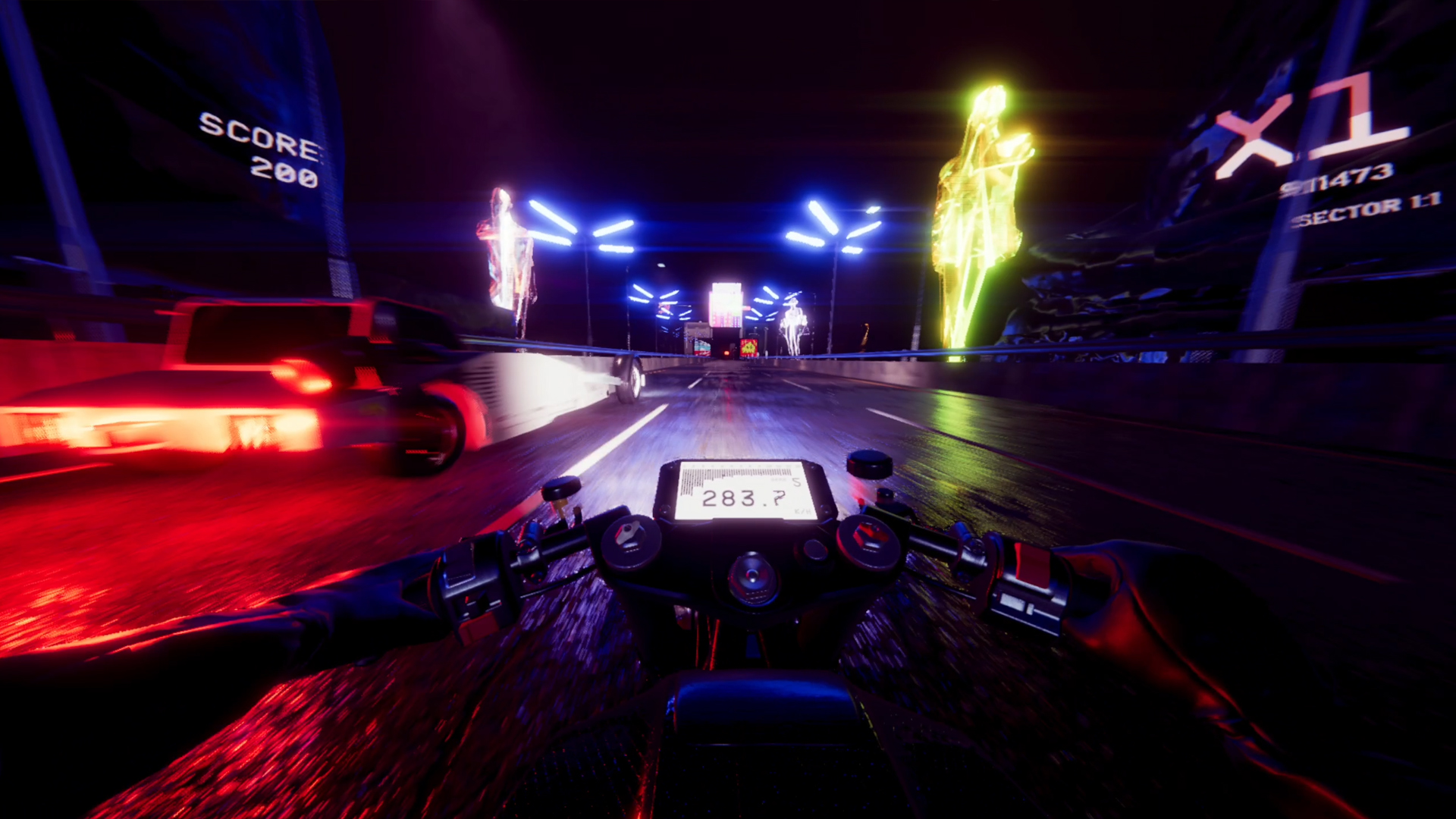Click the headlight unit below the dash

(x=752, y=579)
